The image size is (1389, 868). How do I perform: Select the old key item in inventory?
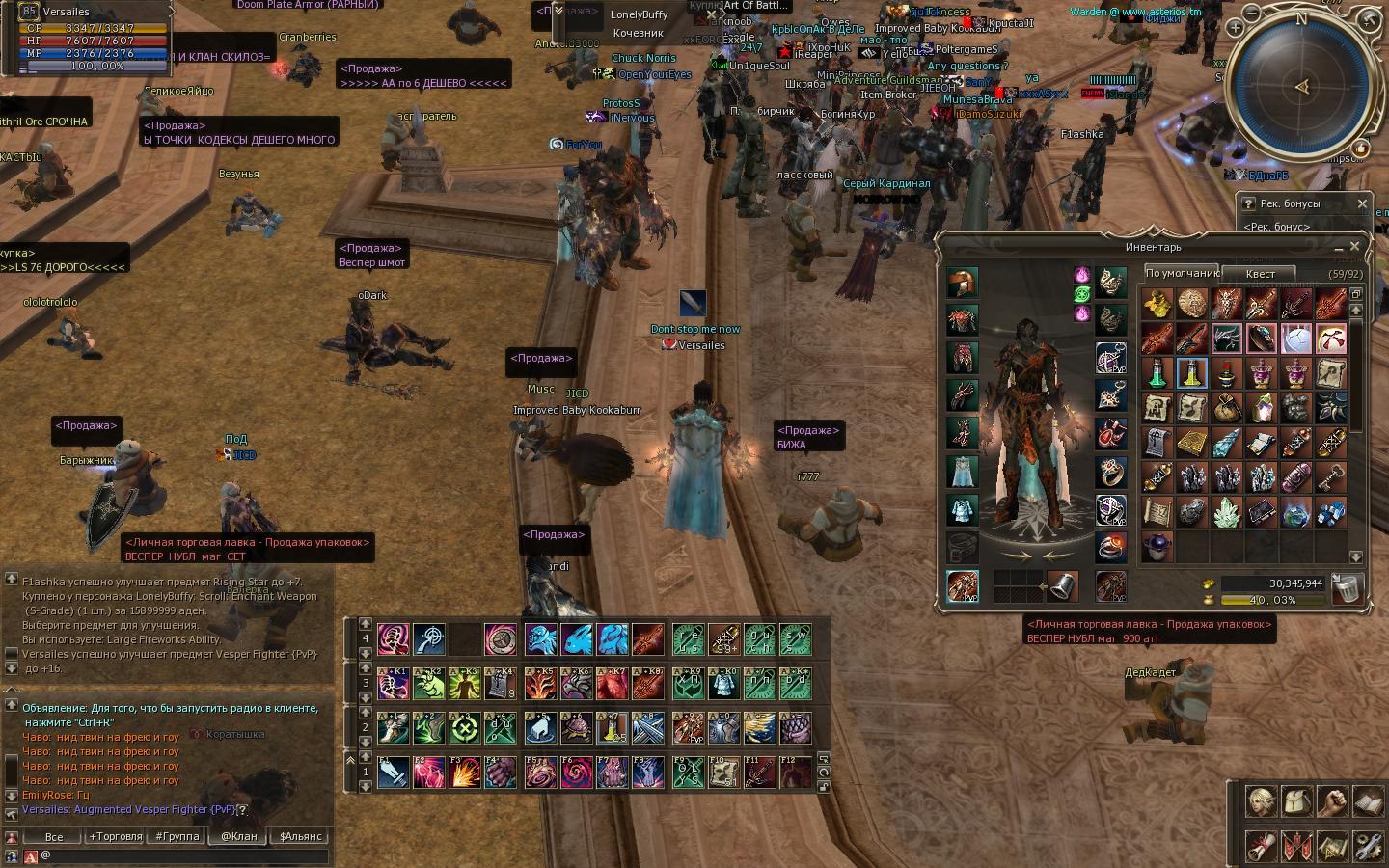point(1331,477)
